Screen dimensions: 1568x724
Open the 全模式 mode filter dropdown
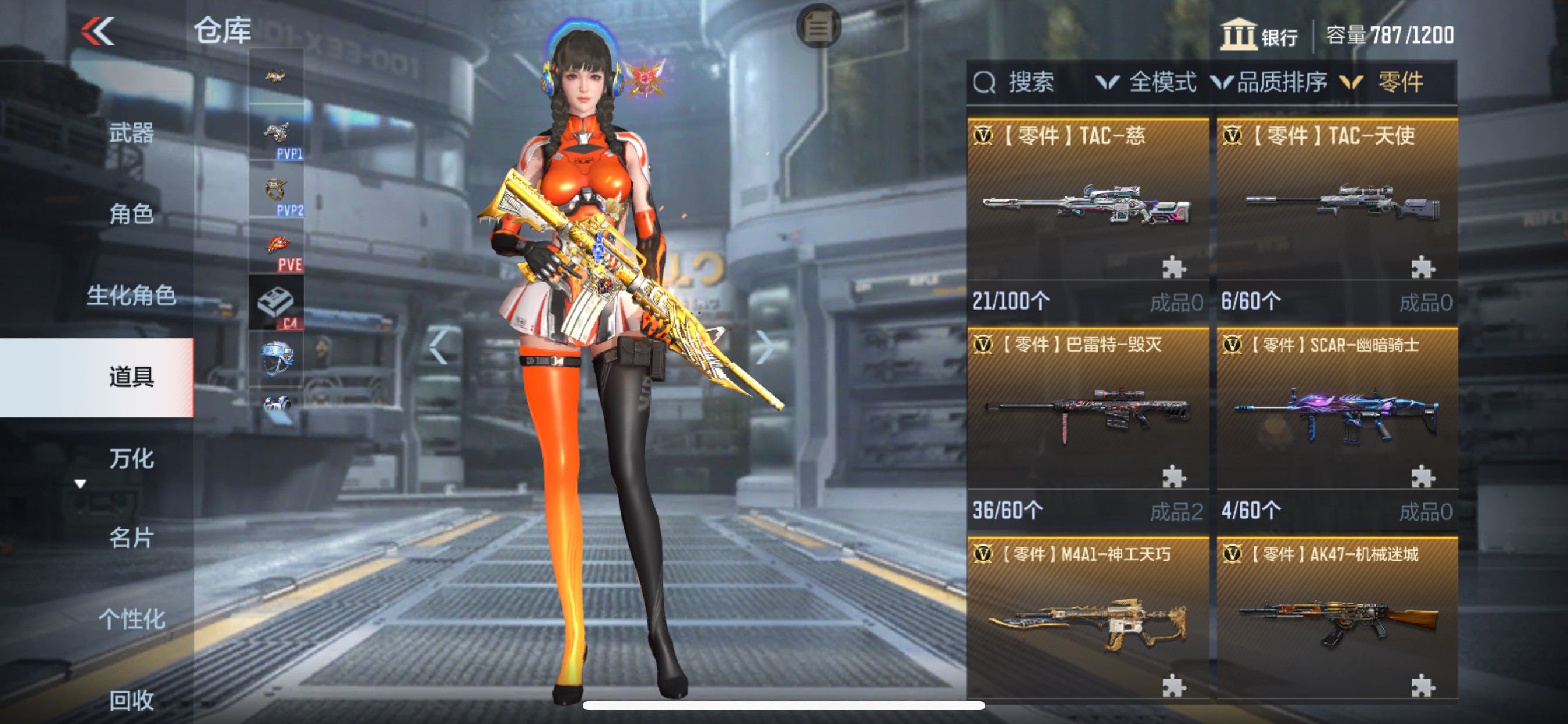click(1147, 82)
